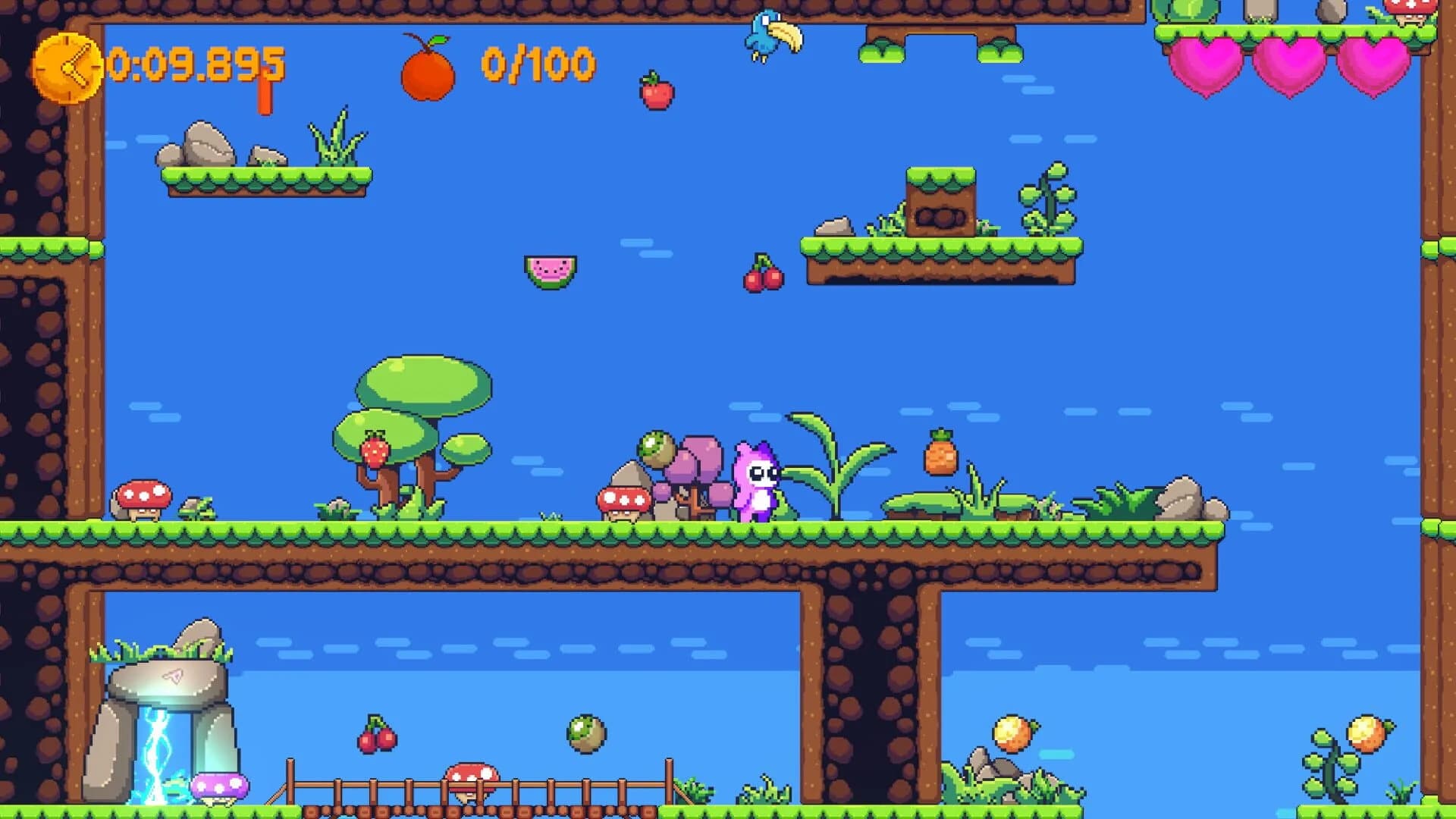Click the pineapple beside the player
The width and height of the screenshot is (1456, 819).
click(x=940, y=457)
